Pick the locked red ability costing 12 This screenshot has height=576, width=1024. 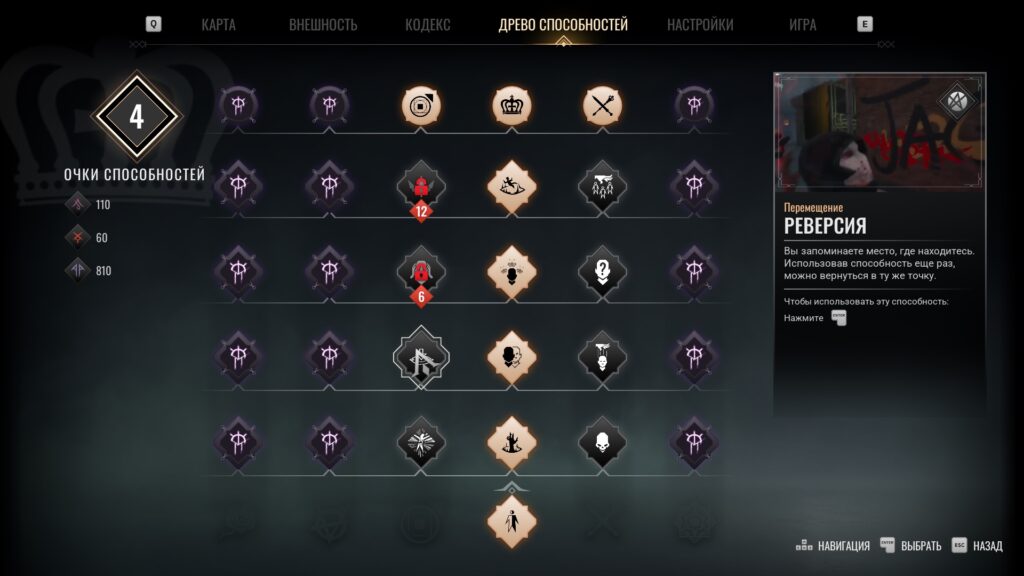[421, 187]
